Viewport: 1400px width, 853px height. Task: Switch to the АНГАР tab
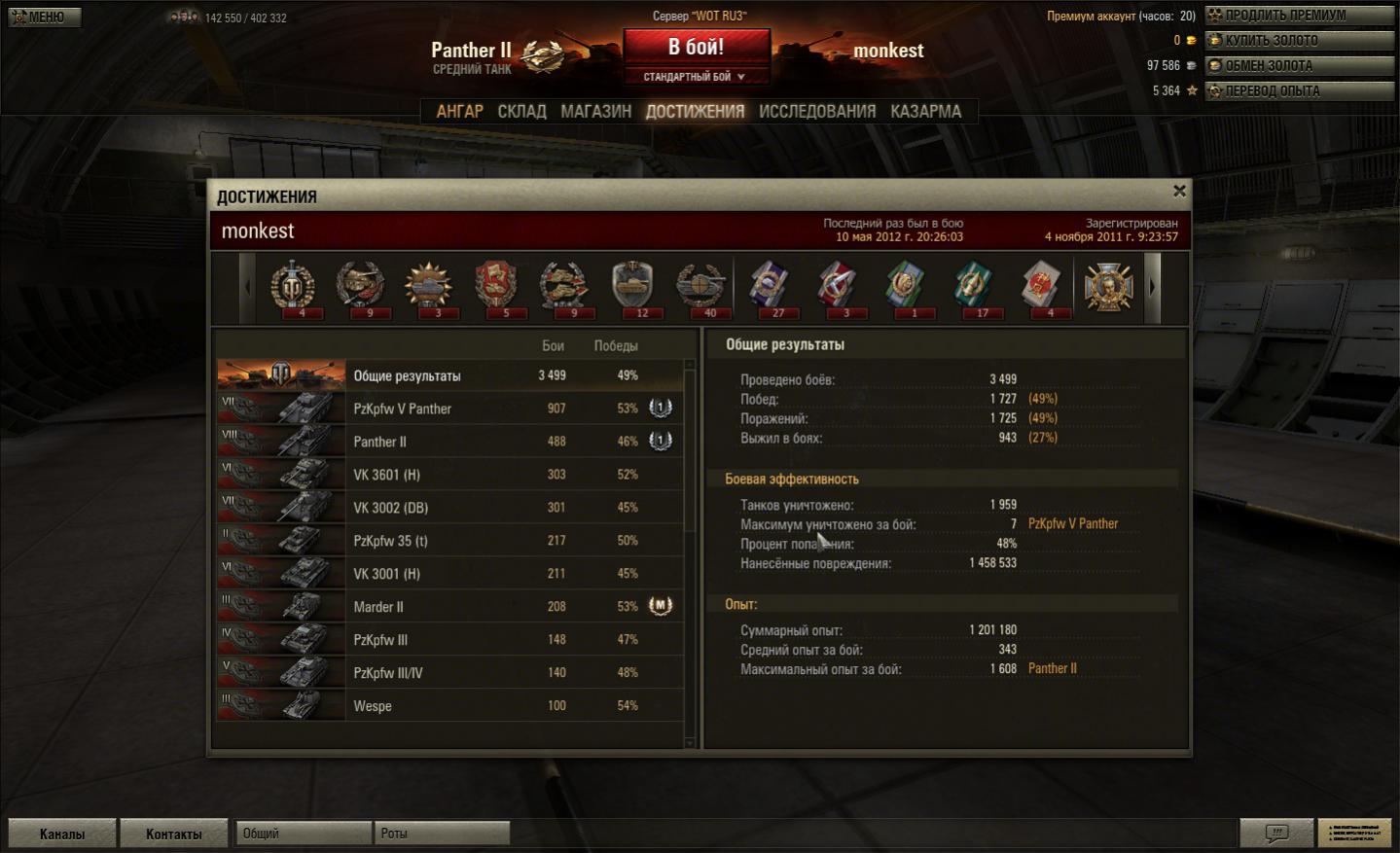pos(459,111)
